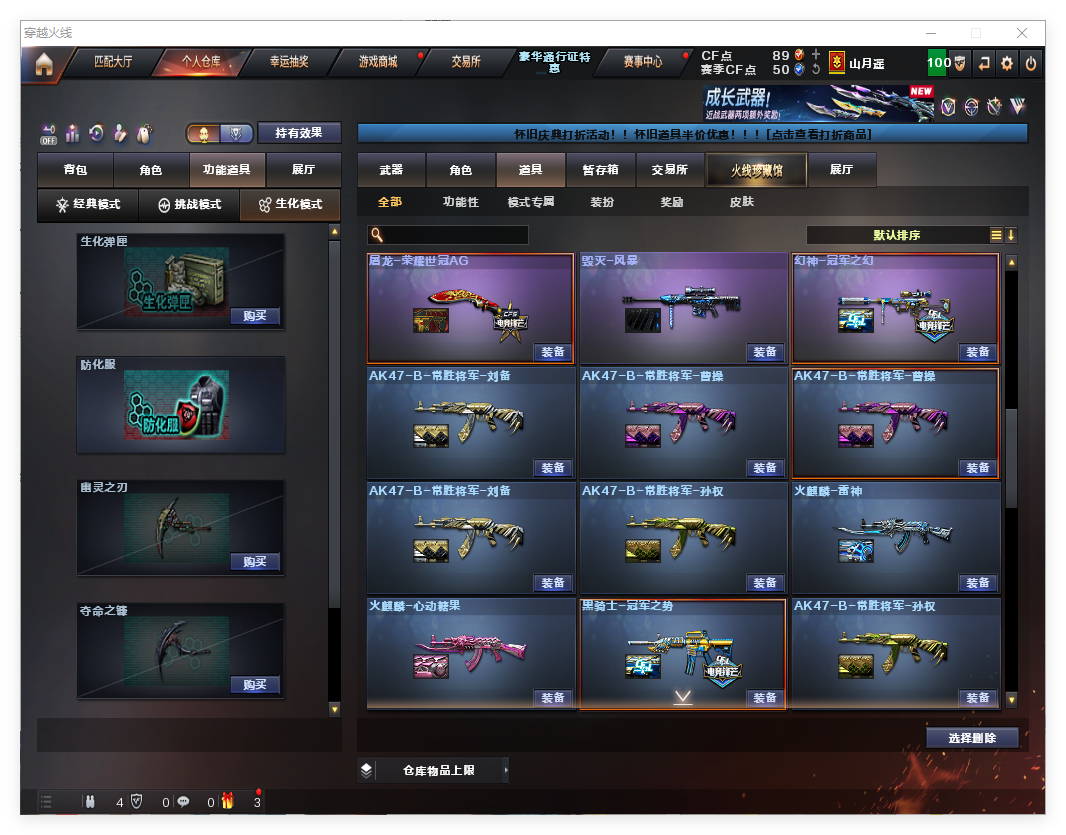Go to the home lobby icon

43,64
